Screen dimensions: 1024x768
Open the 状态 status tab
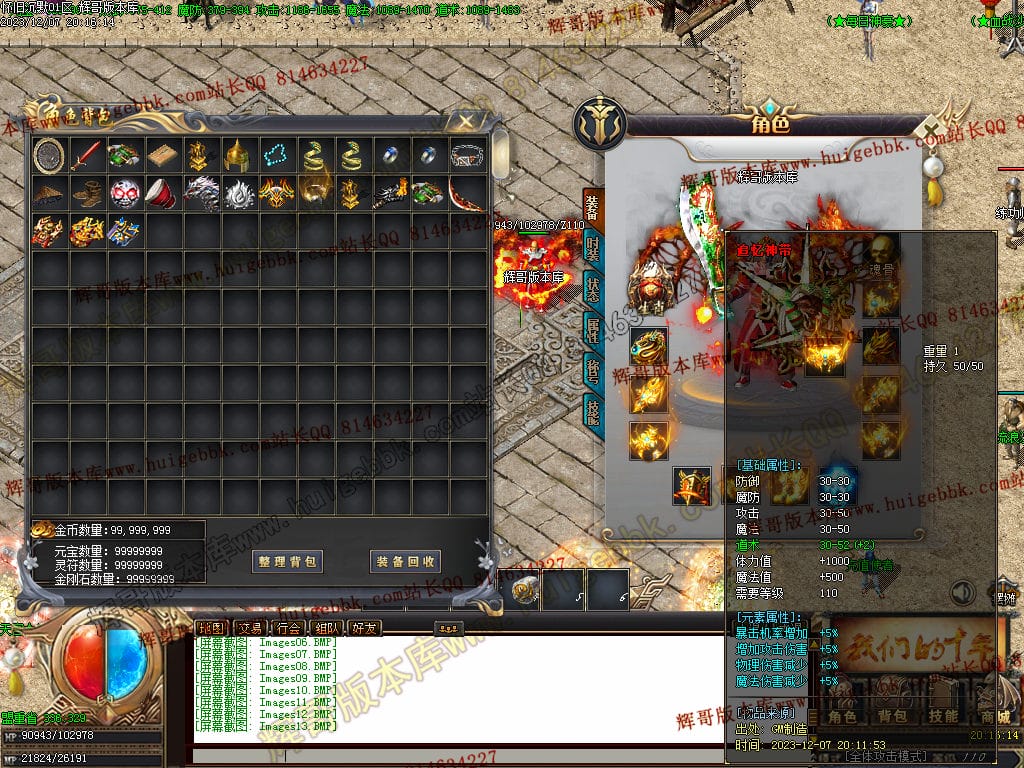point(593,288)
